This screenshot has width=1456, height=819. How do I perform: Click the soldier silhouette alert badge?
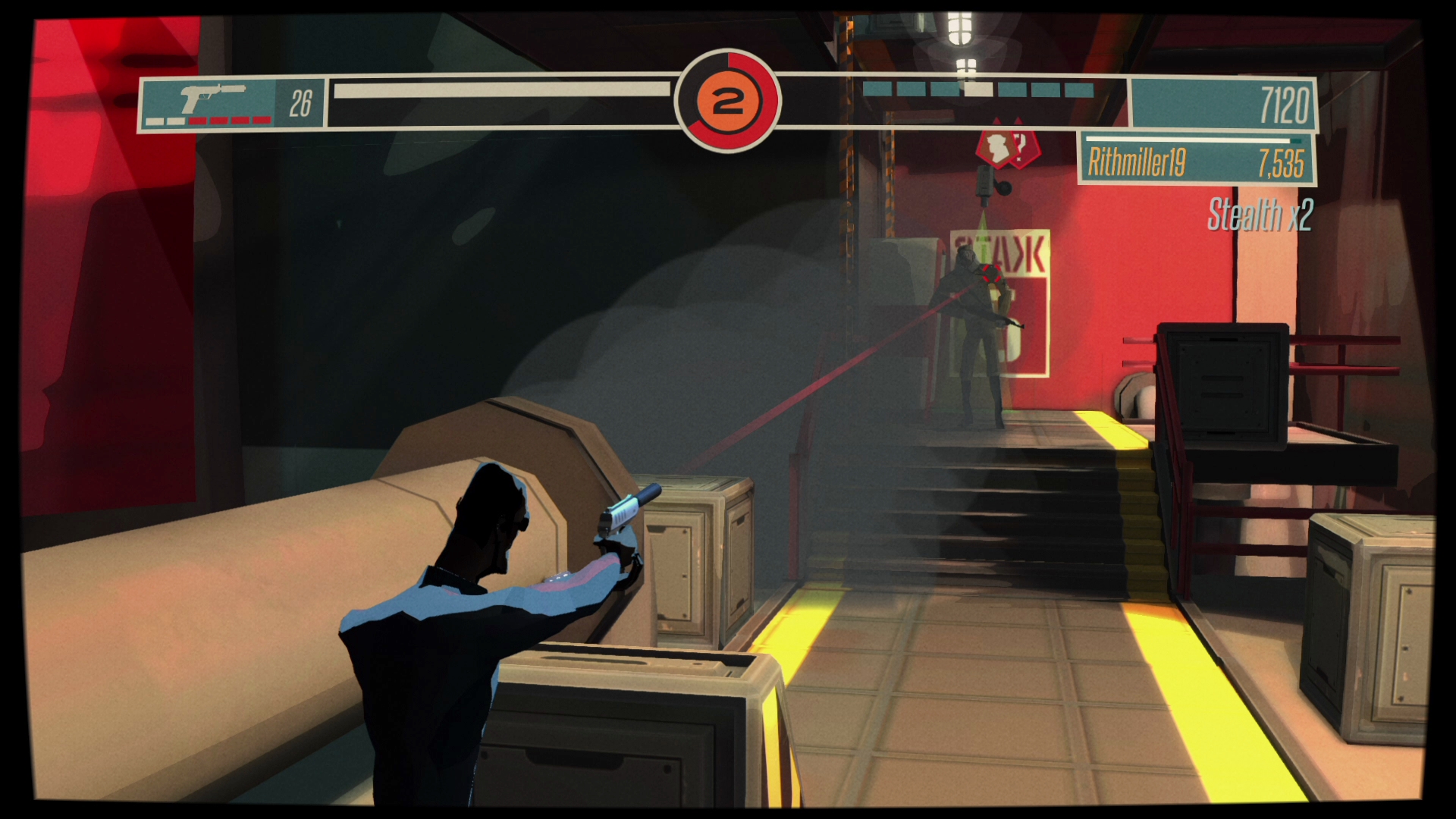pos(998,146)
